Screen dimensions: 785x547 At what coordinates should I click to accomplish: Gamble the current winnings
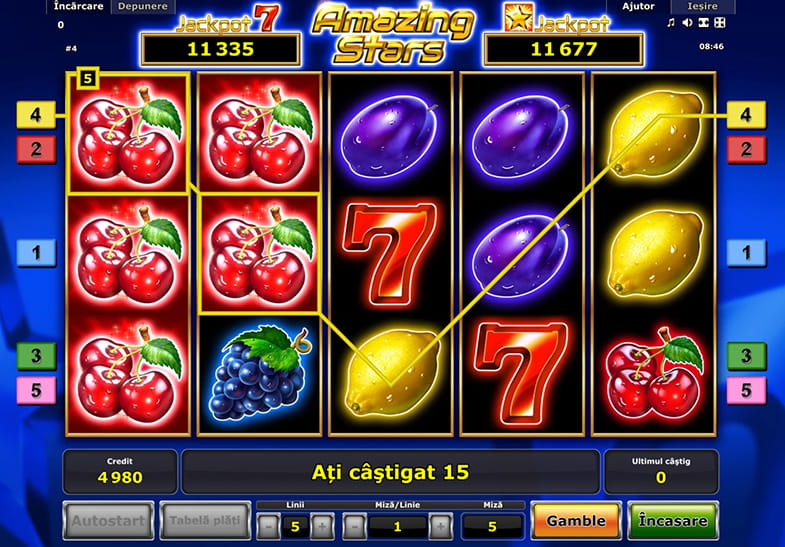click(575, 521)
